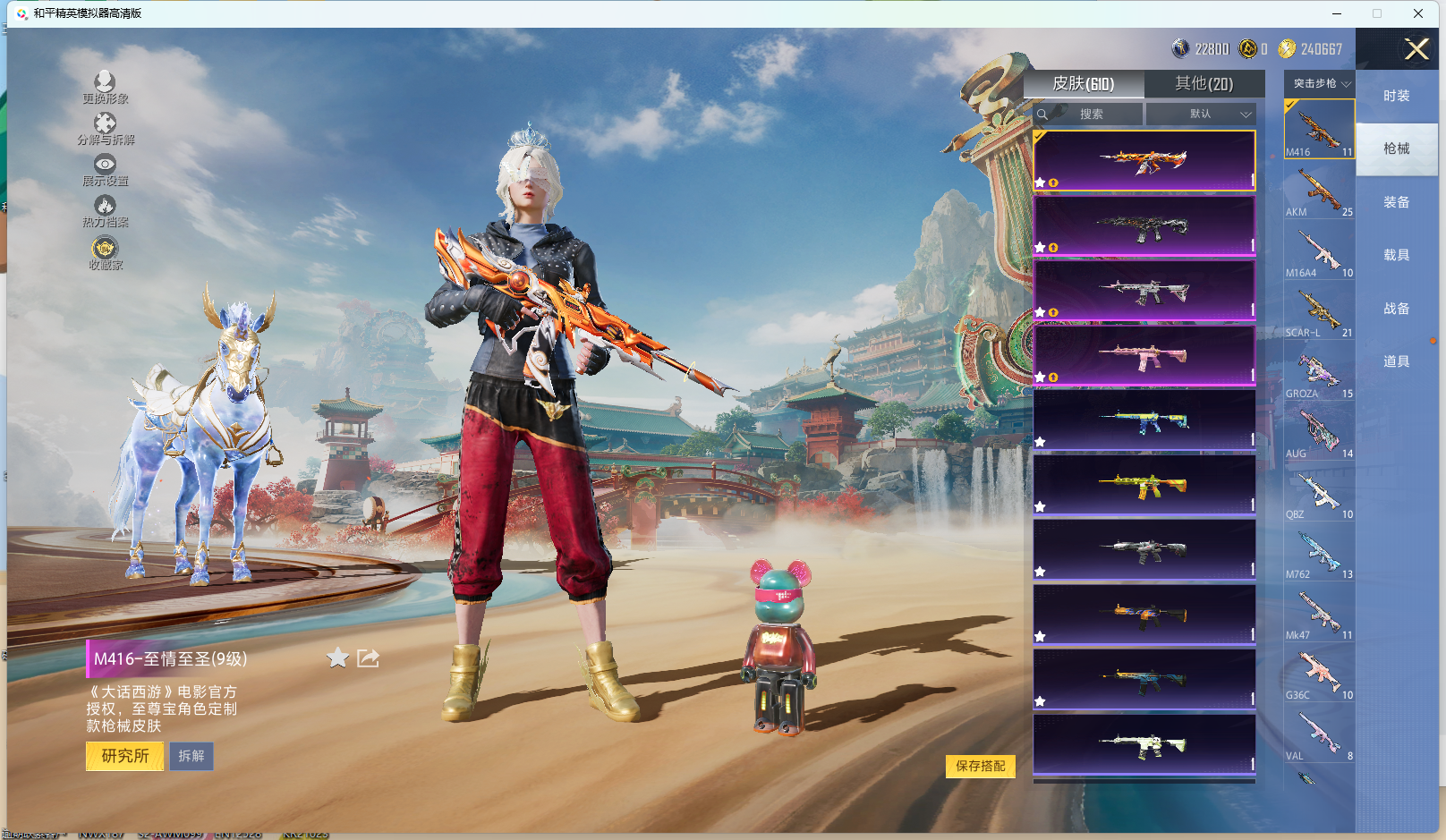The width and height of the screenshot is (1446, 840).
Task: Favorite the skin with the star icon
Action: click(x=337, y=658)
